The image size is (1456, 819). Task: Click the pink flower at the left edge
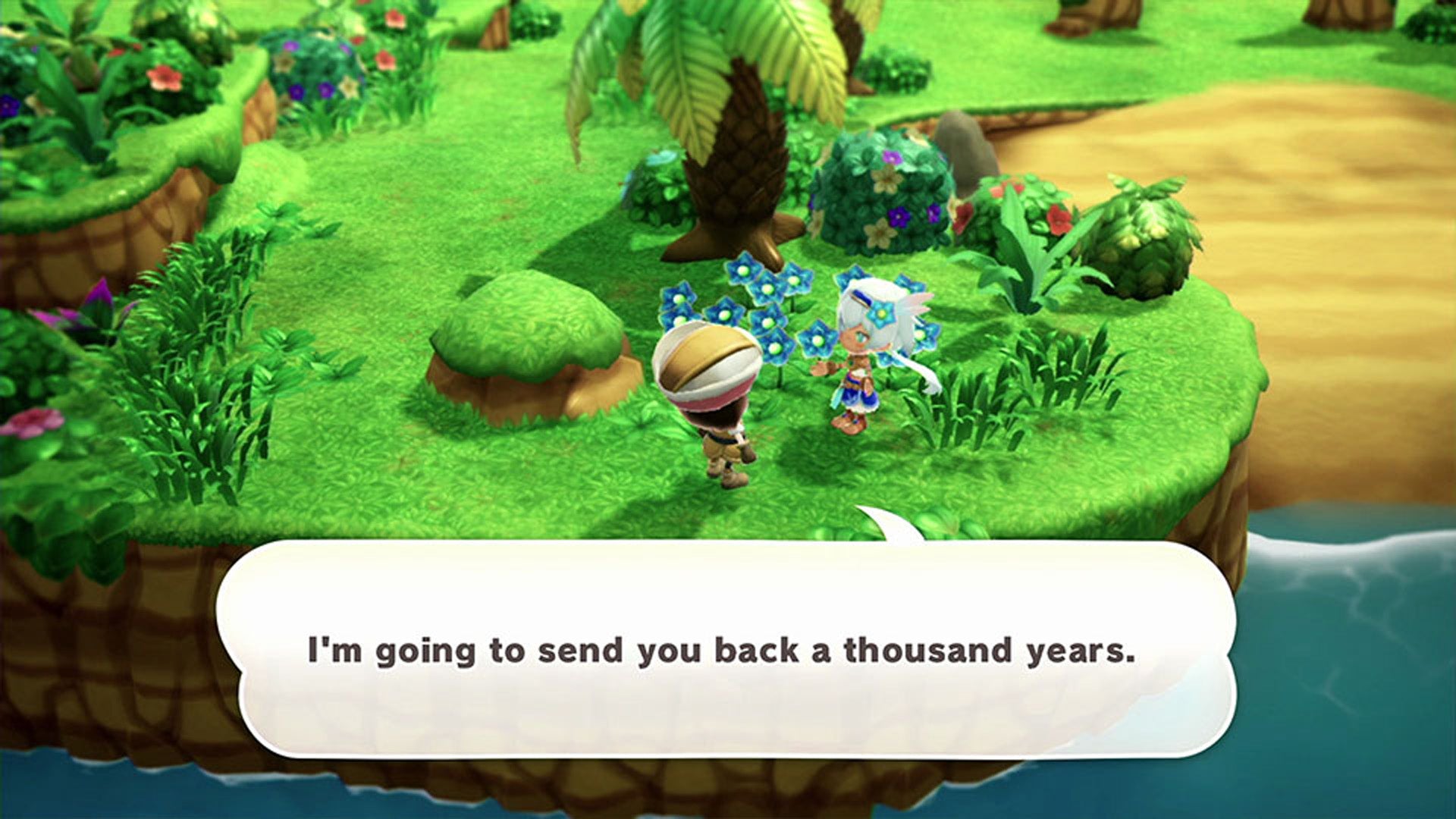pos(34,425)
